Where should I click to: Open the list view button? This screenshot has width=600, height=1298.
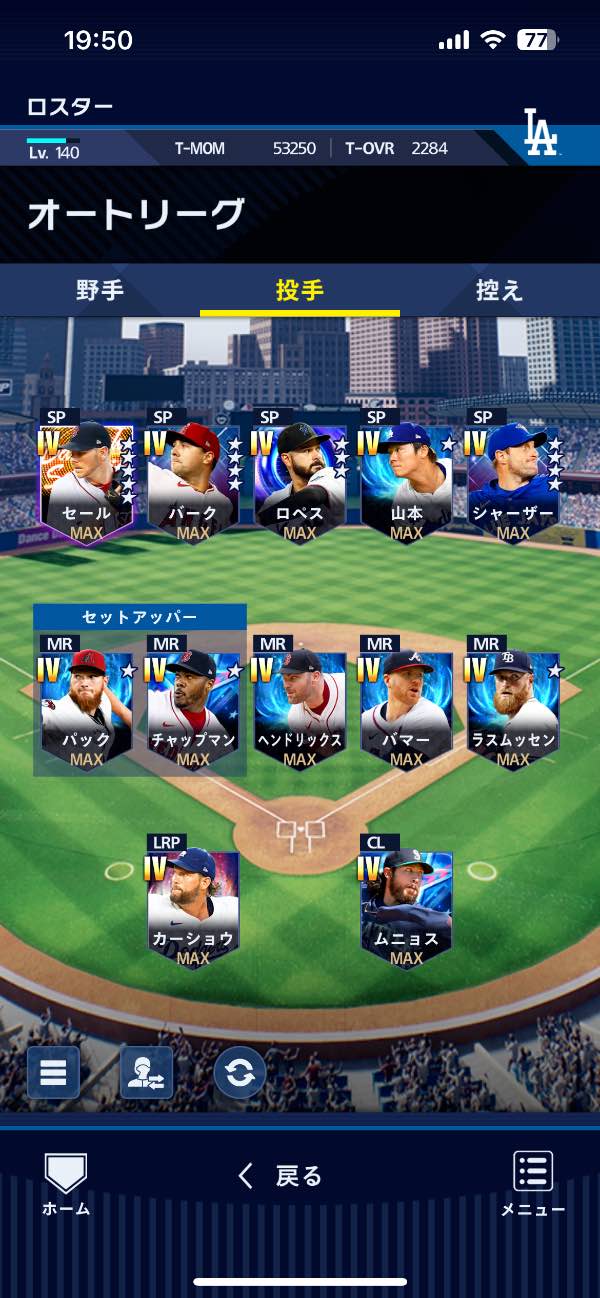coord(53,1072)
